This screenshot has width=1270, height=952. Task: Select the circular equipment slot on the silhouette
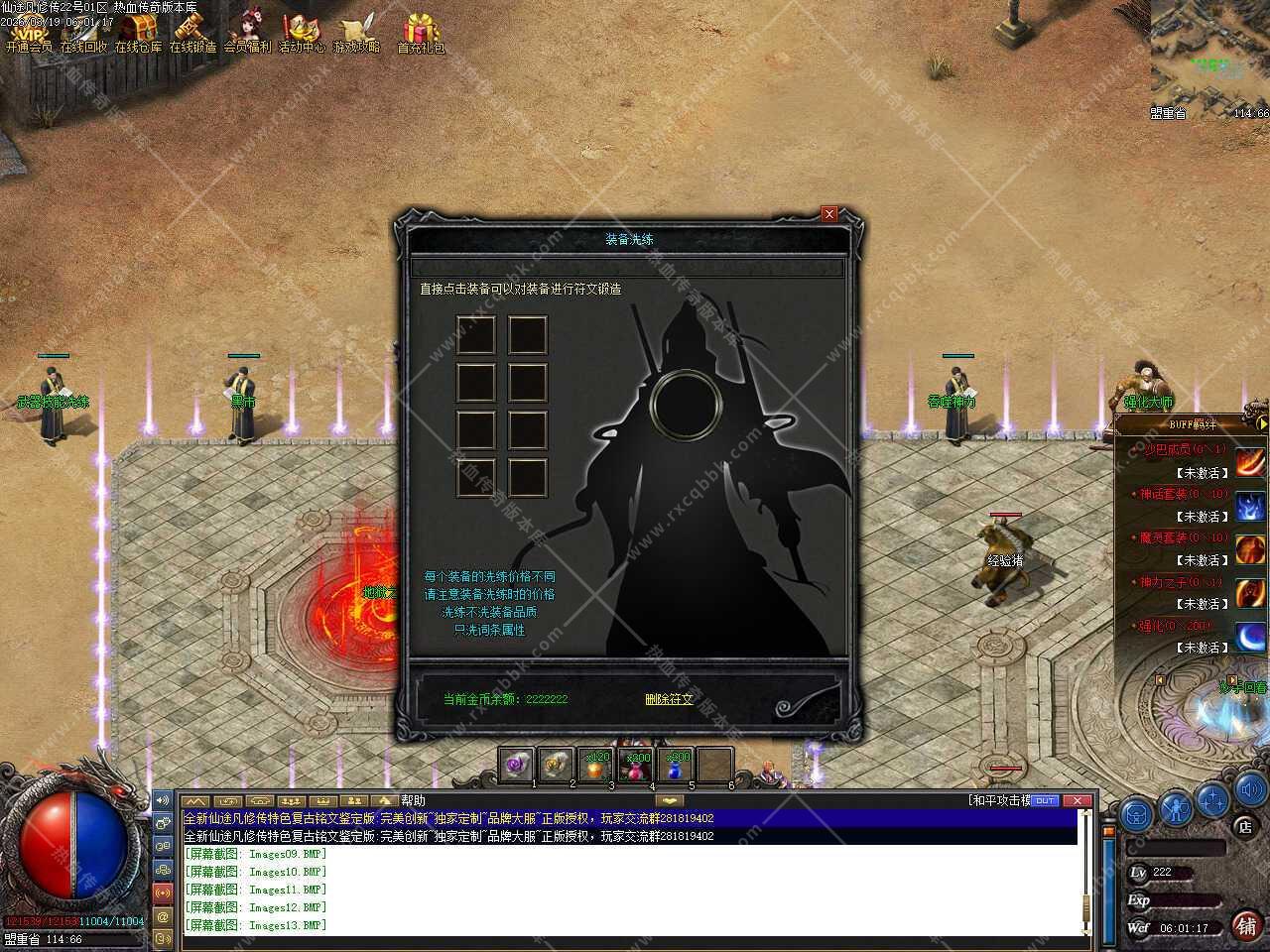[x=684, y=404]
